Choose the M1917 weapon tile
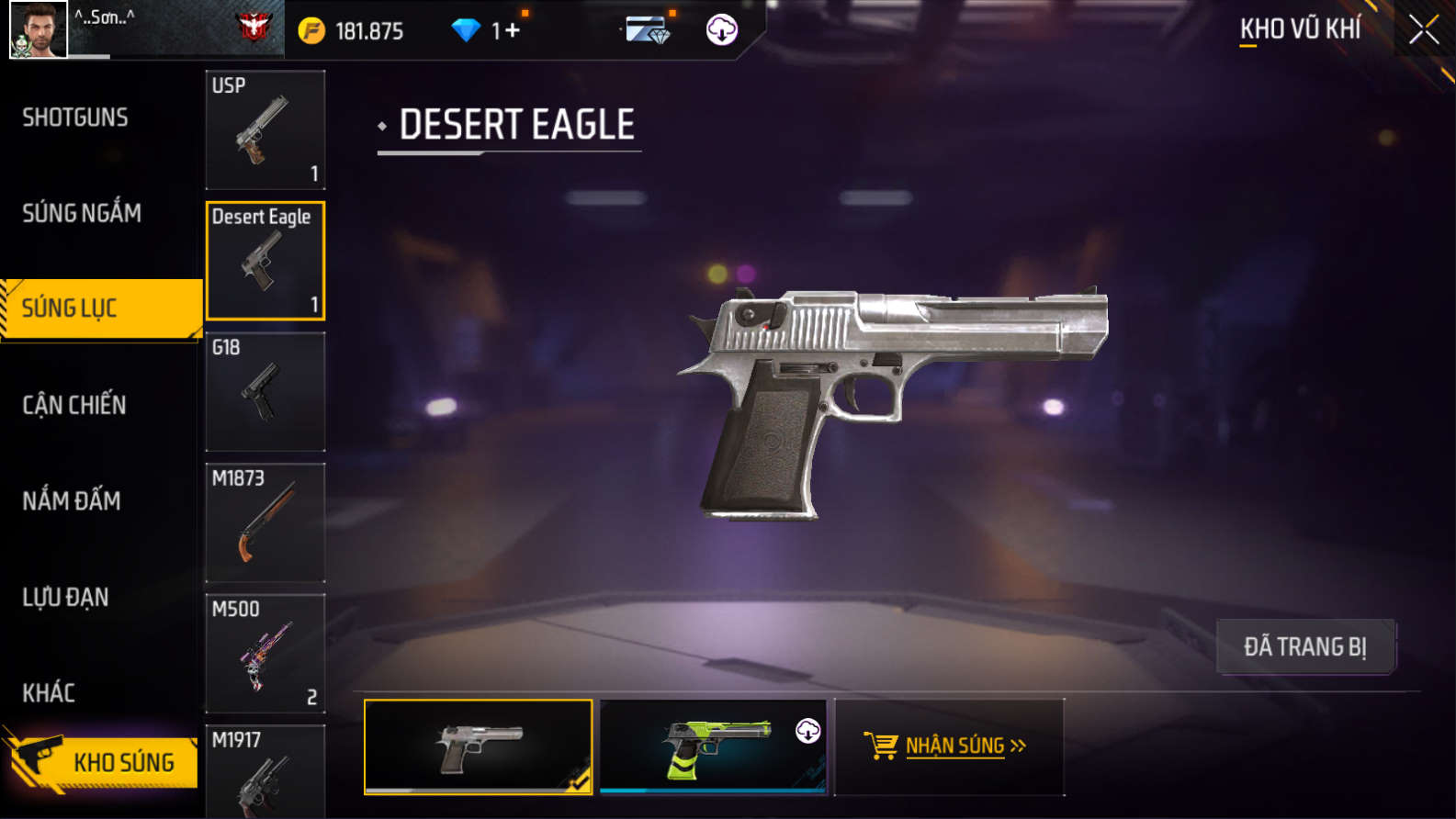The width and height of the screenshot is (1456, 819). pyautogui.click(x=265, y=771)
